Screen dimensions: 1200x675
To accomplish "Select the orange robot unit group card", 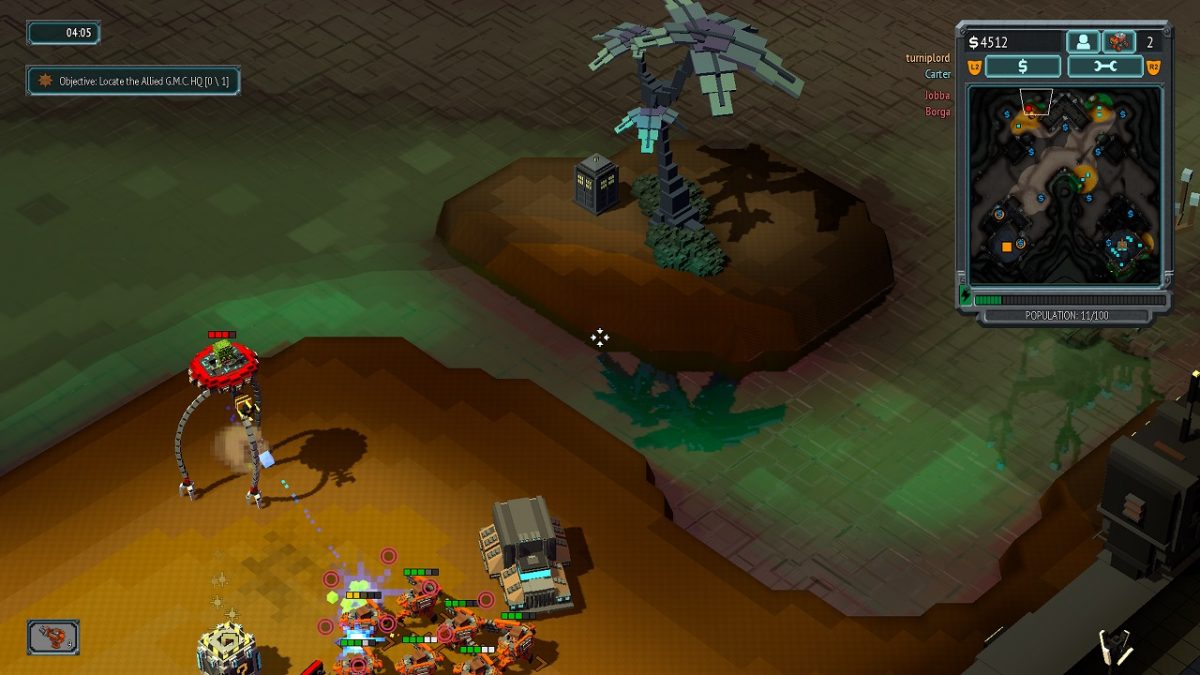I will pyautogui.click(x=53, y=637).
